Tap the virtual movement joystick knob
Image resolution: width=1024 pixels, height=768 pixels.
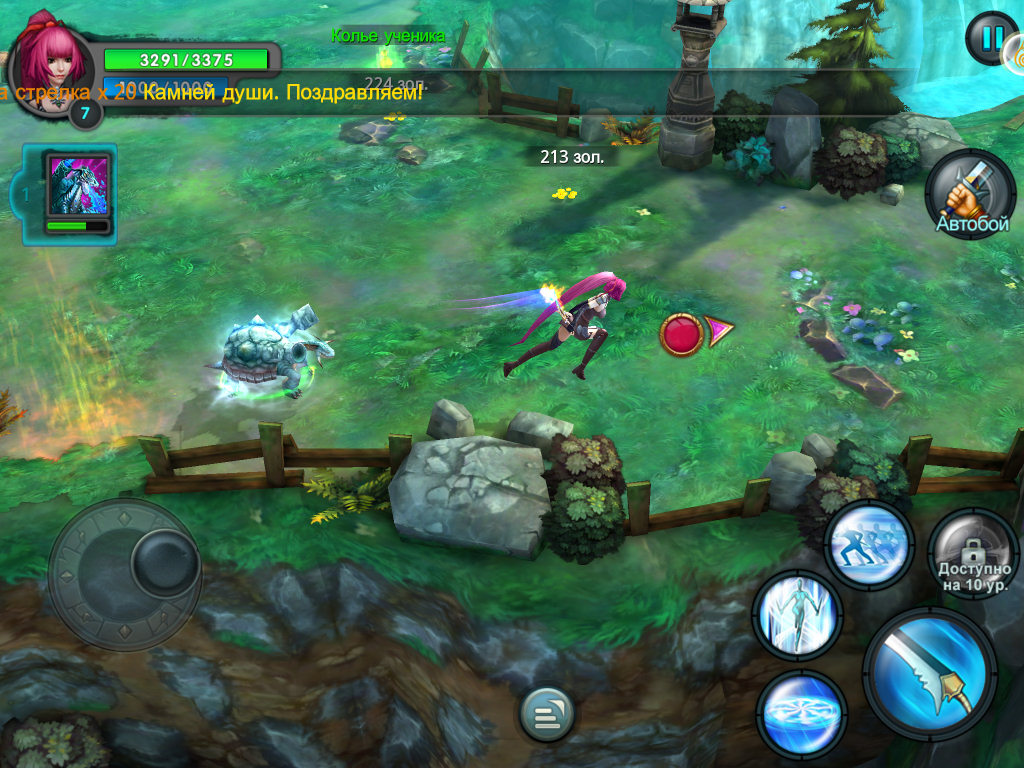pyautogui.click(x=164, y=561)
